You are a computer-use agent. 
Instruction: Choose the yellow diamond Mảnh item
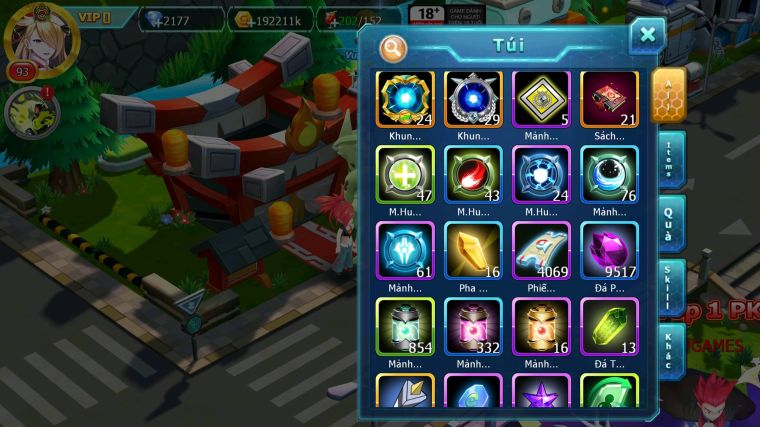541,99
